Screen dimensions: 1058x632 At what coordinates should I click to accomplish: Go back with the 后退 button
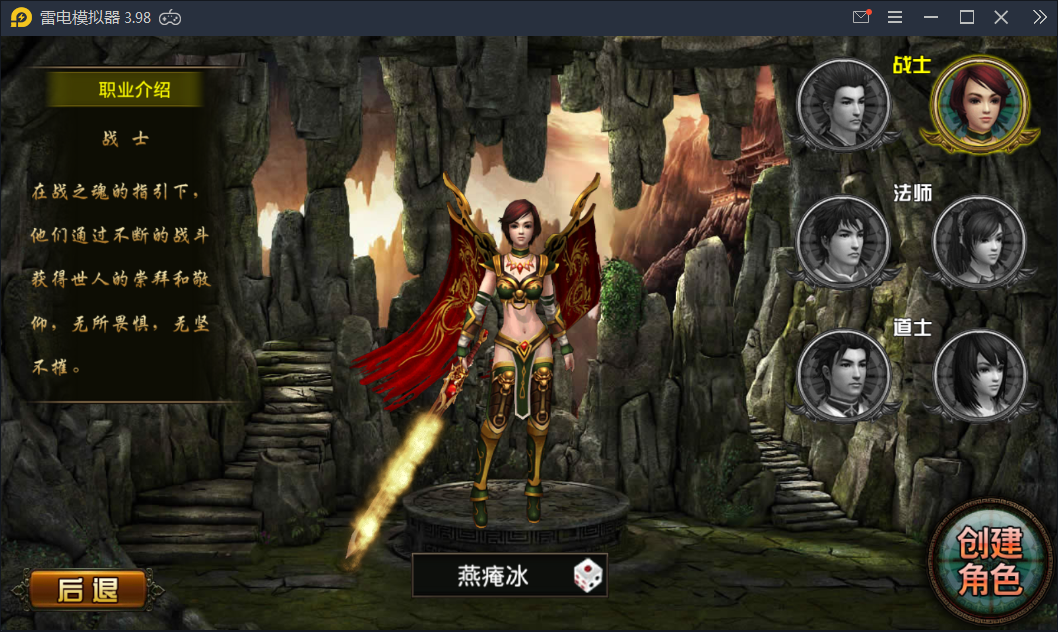[87, 590]
